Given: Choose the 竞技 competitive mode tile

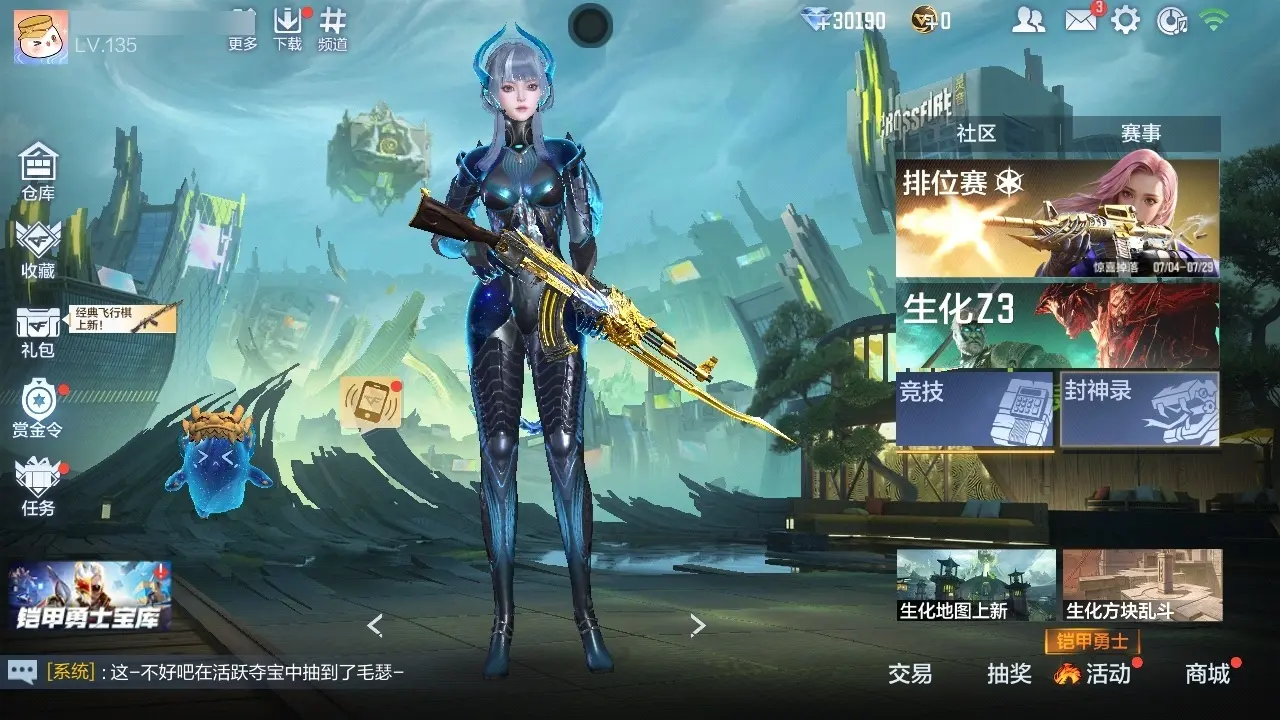Looking at the screenshot, I should 974,409.
